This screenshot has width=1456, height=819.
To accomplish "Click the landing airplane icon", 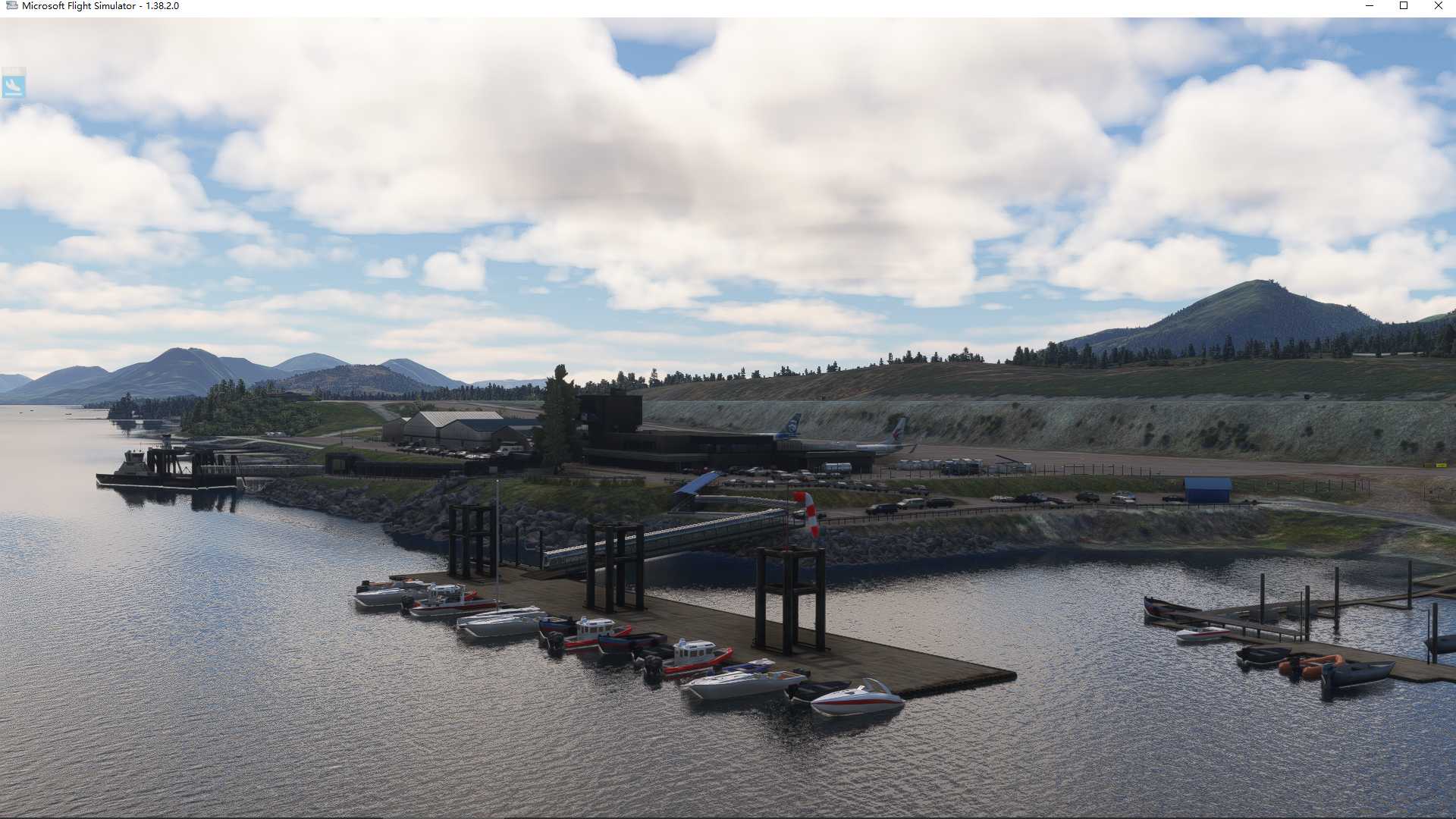I will (x=14, y=85).
